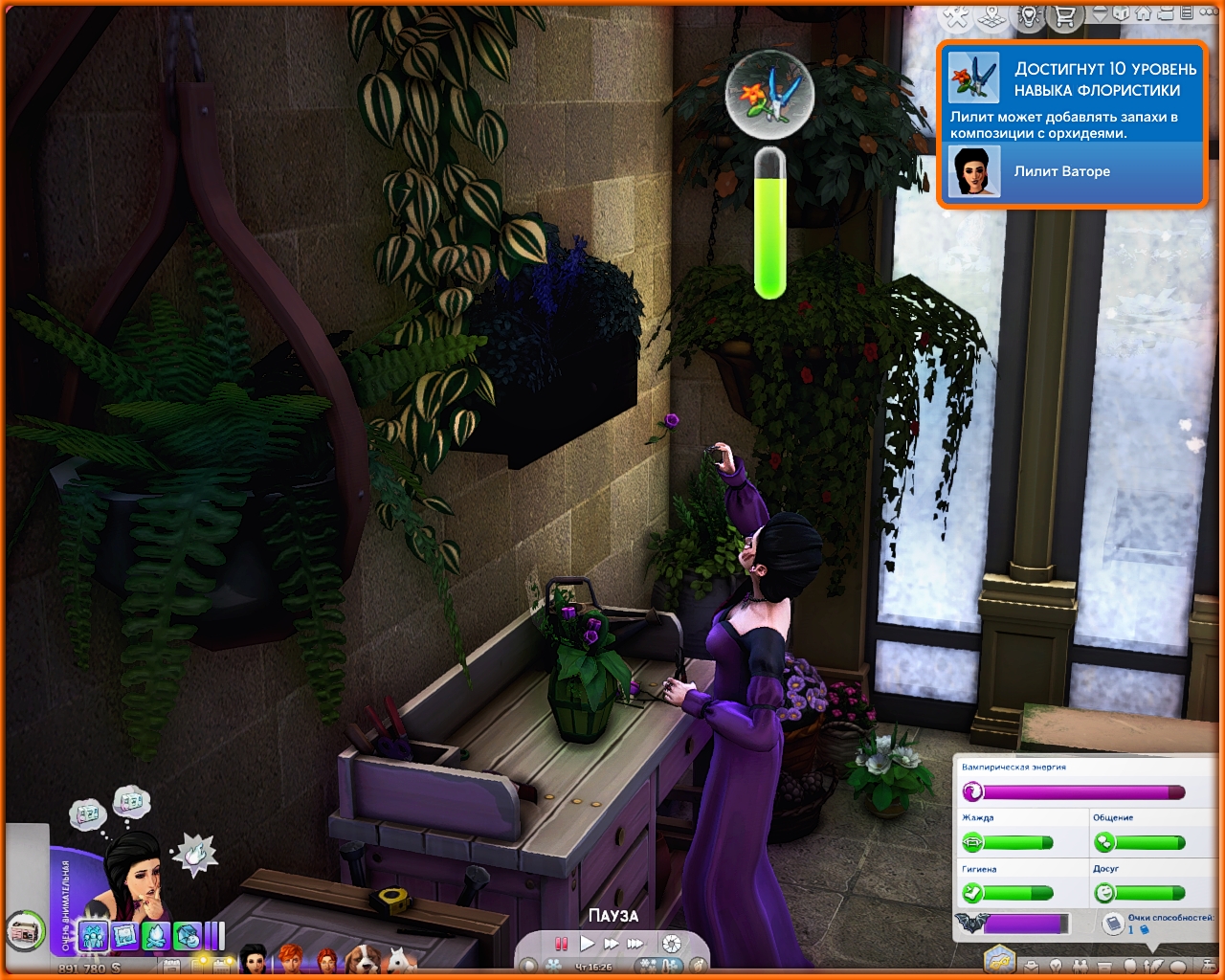Click the pause game speed button
Image resolution: width=1225 pixels, height=980 pixels.
pos(562,944)
